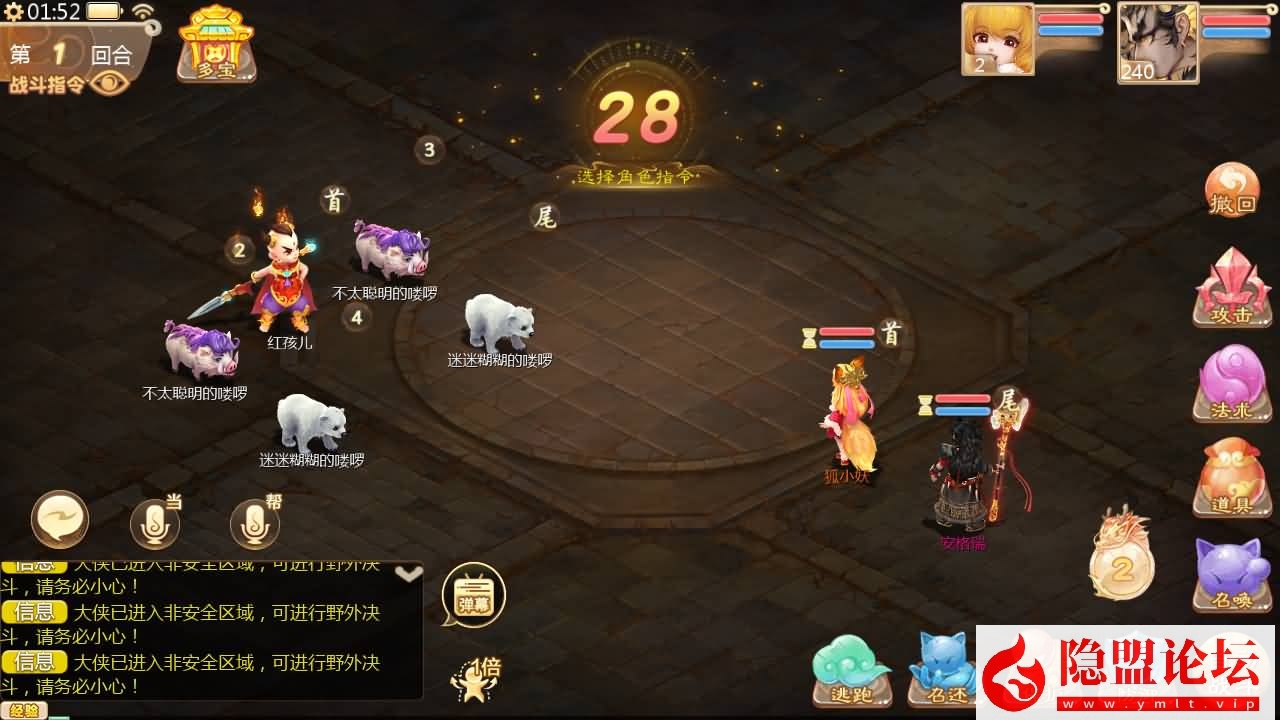Change the 1倍 battle speed
The height and width of the screenshot is (720, 1280).
[475, 678]
